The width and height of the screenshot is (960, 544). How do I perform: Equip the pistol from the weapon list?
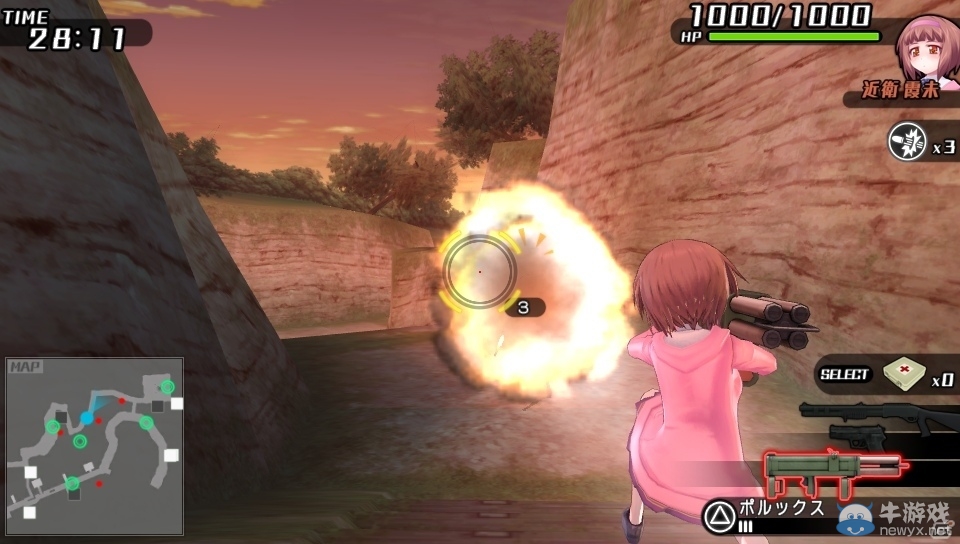(860, 435)
